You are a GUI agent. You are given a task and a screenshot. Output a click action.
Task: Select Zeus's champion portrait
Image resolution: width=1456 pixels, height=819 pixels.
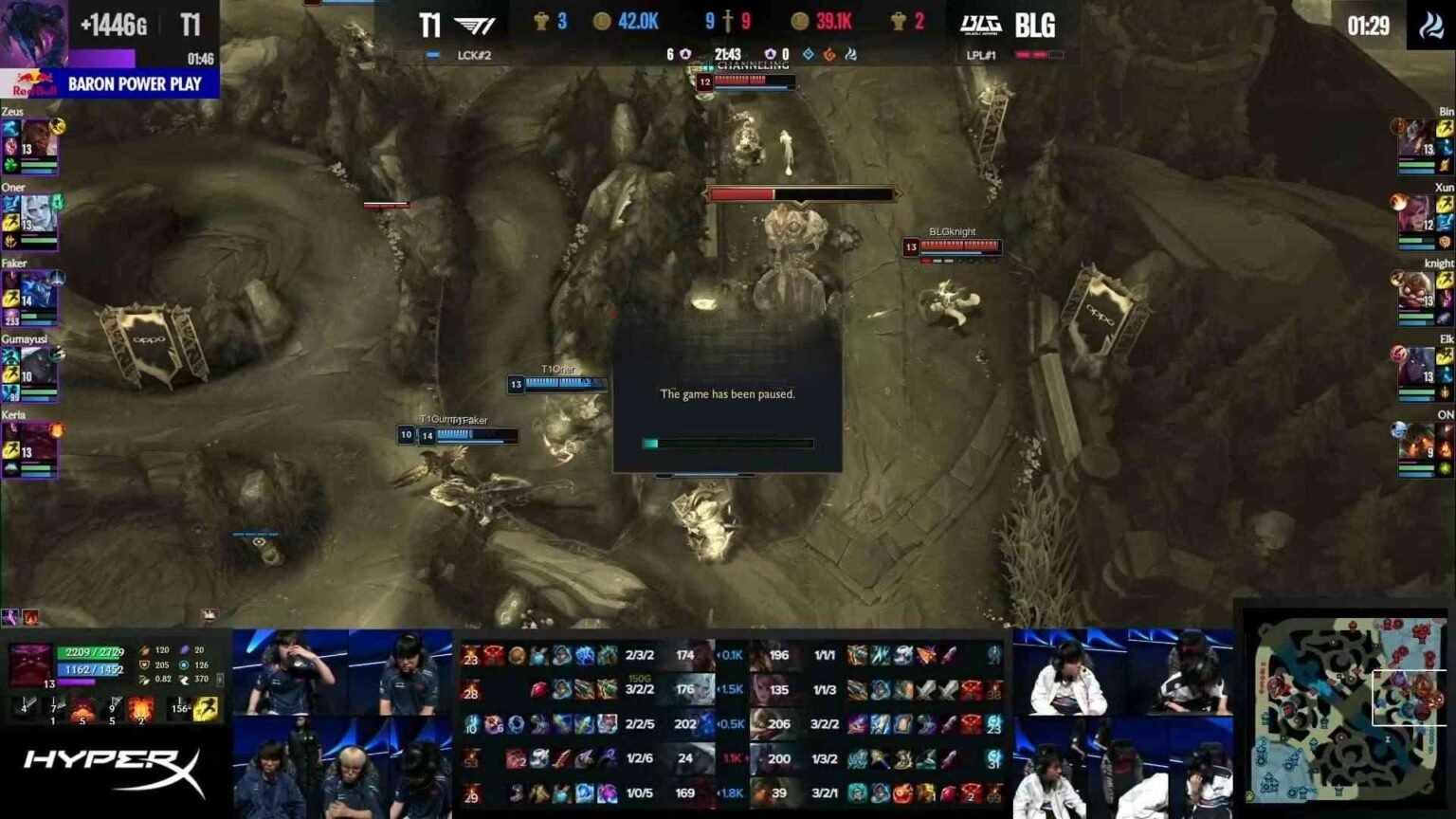coord(38,138)
